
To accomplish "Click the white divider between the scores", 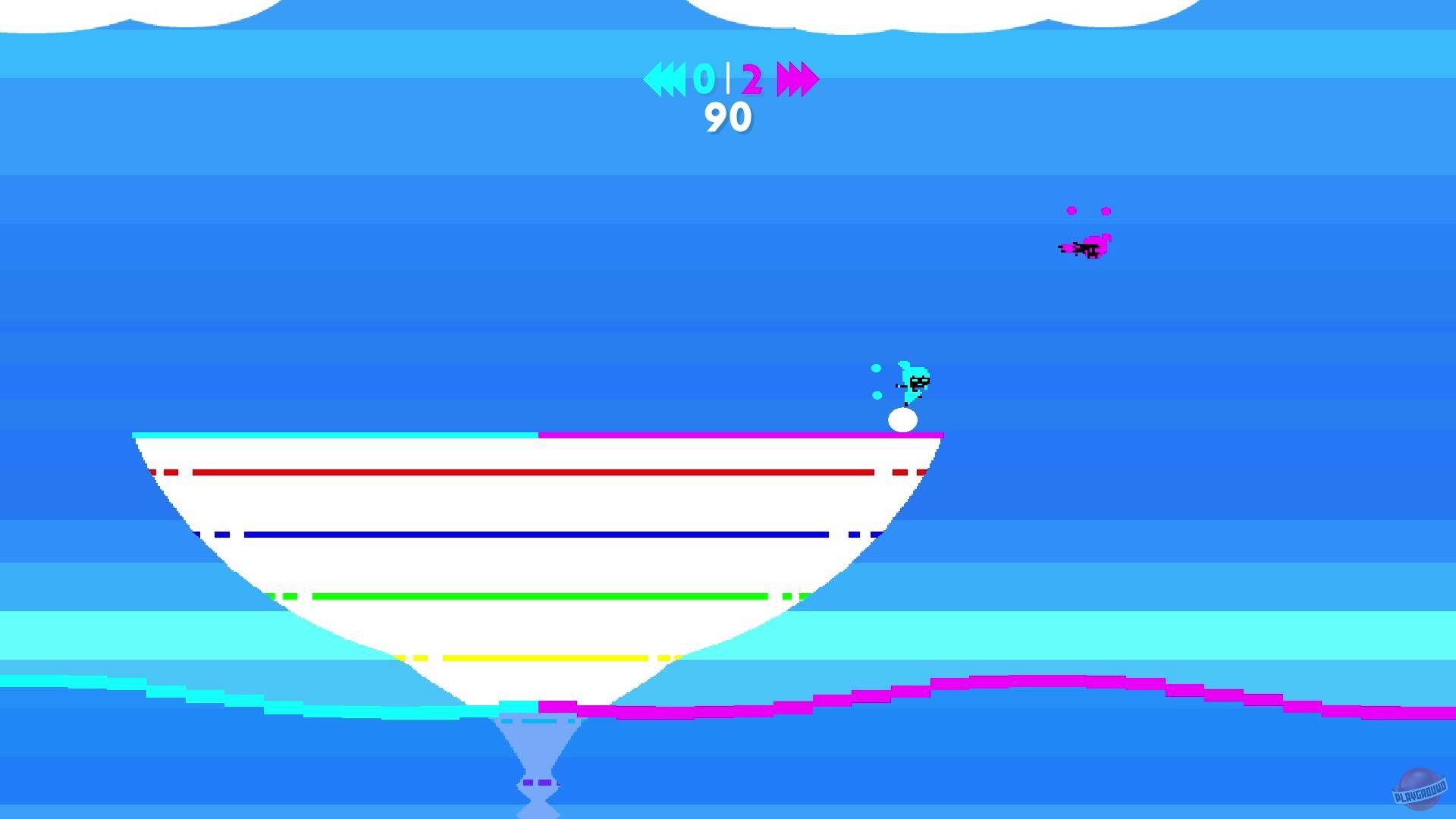I will (x=726, y=76).
